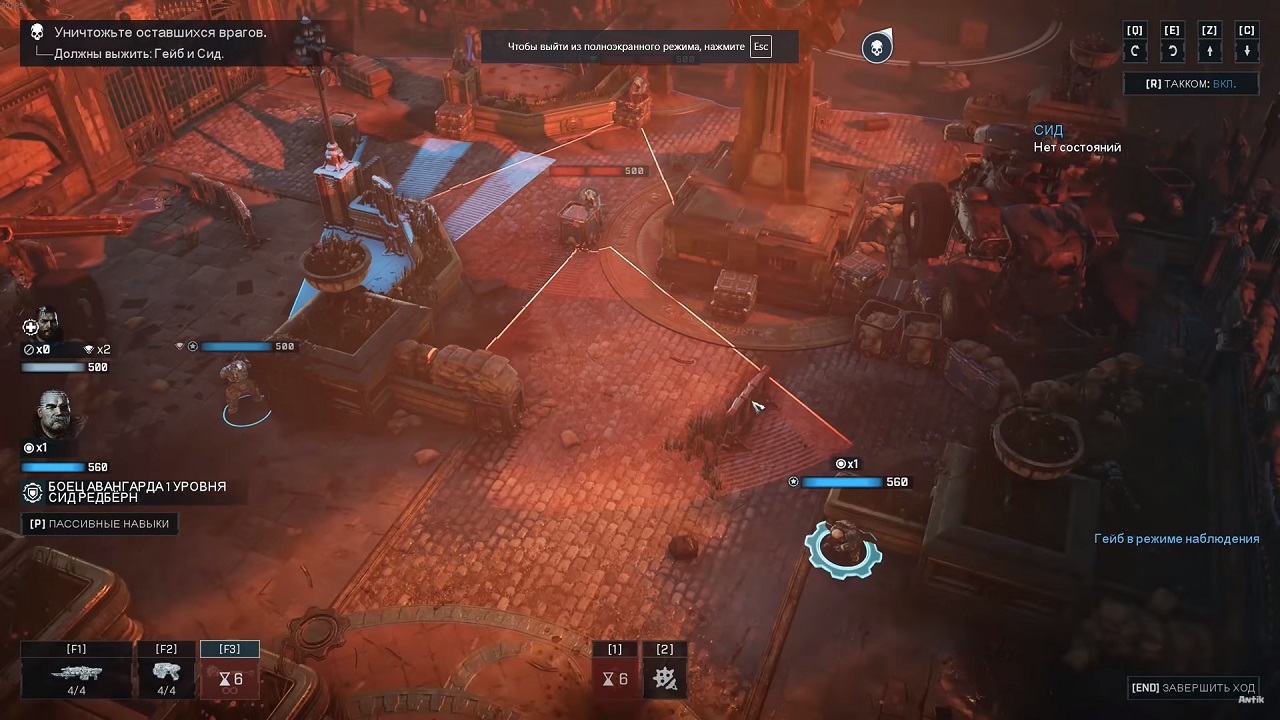The height and width of the screenshot is (720, 1280).
Task: Click the 'Уничтожьте оставшихся врагов' objective tracker
Action: [160, 33]
